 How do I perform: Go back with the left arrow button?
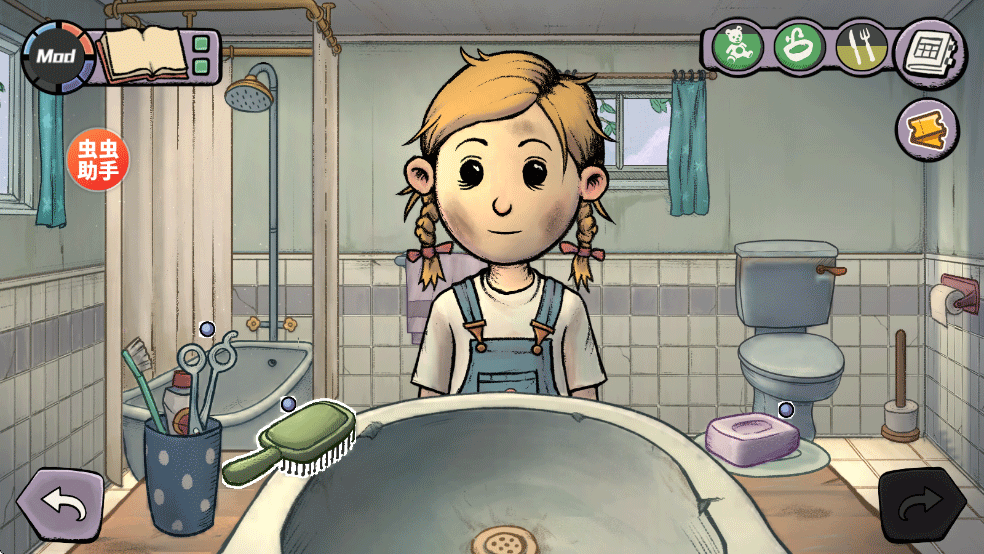click(61, 505)
